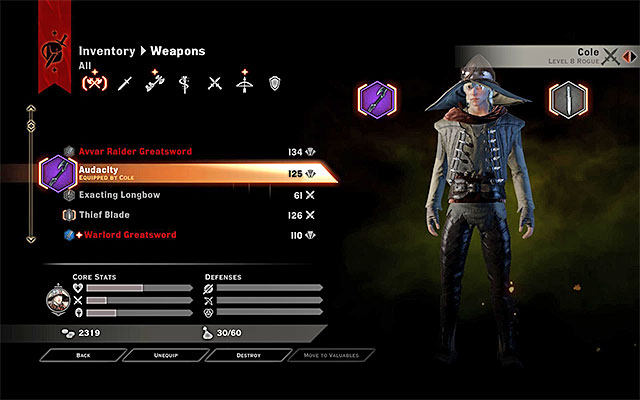Image resolution: width=640 pixels, height=400 pixels.
Task: Open Cole's purple main-hand weapon slot
Action: pos(378,99)
